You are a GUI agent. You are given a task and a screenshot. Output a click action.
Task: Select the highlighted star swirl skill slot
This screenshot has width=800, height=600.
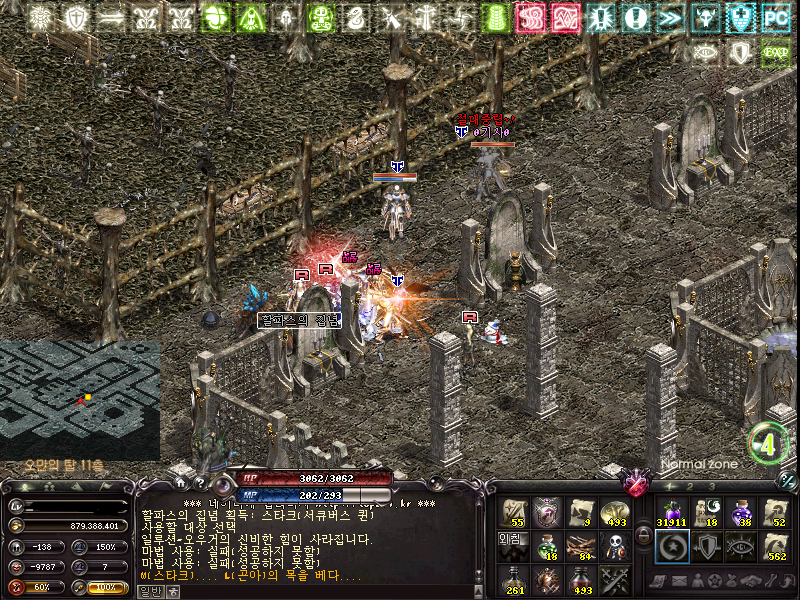tap(672, 546)
